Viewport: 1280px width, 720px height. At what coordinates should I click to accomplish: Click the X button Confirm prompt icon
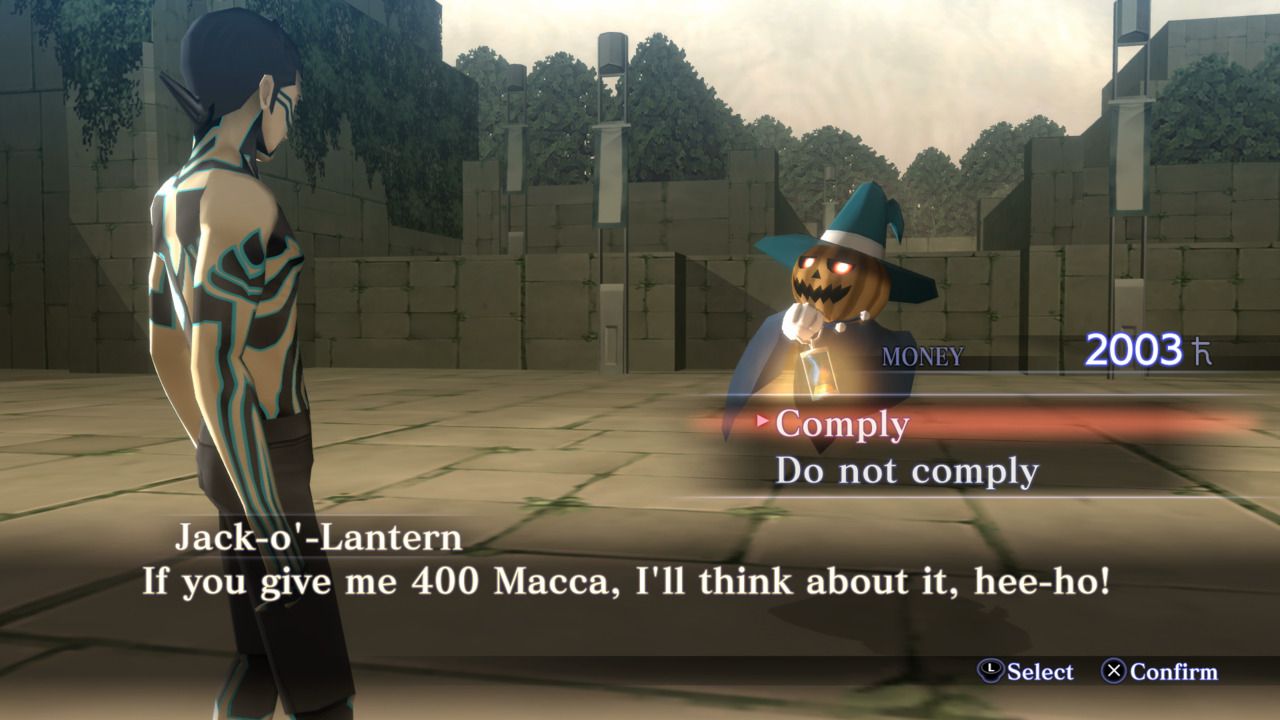coord(1115,671)
